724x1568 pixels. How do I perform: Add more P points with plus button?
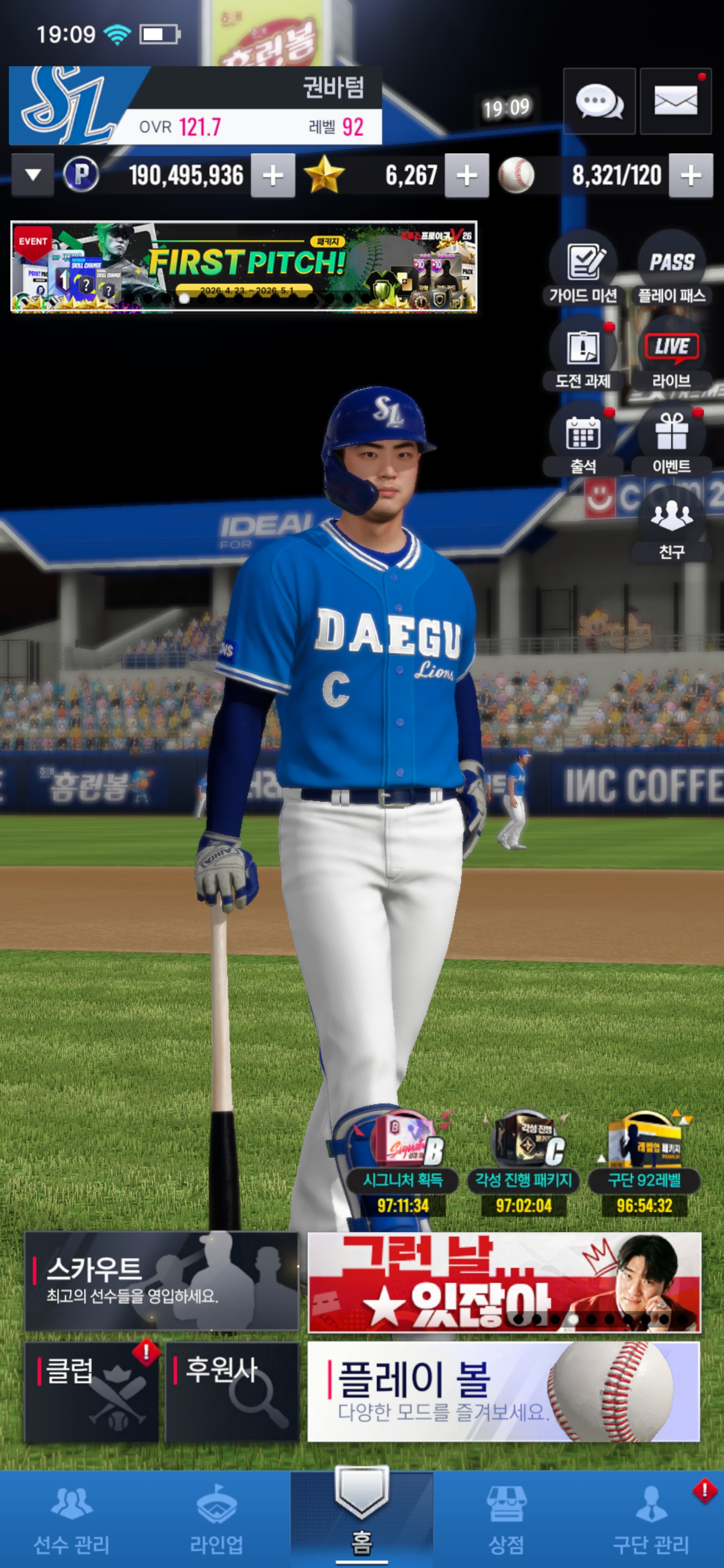tap(273, 176)
